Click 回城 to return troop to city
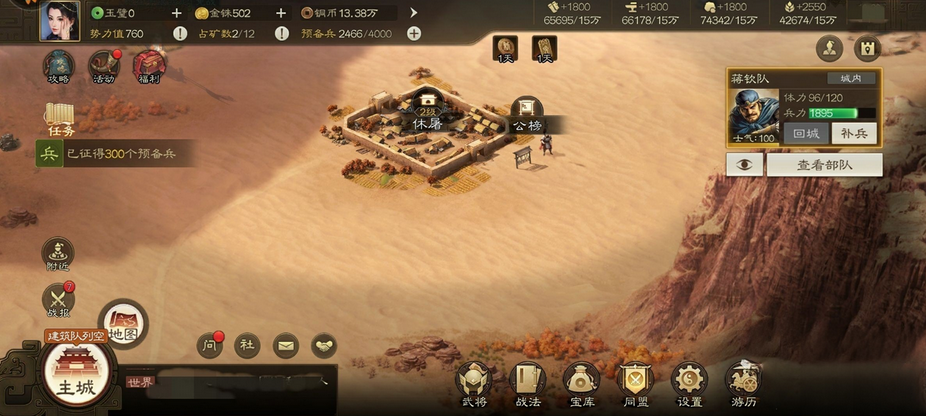Image resolution: width=926 pixels, height=416 pixels. [805, 132]
